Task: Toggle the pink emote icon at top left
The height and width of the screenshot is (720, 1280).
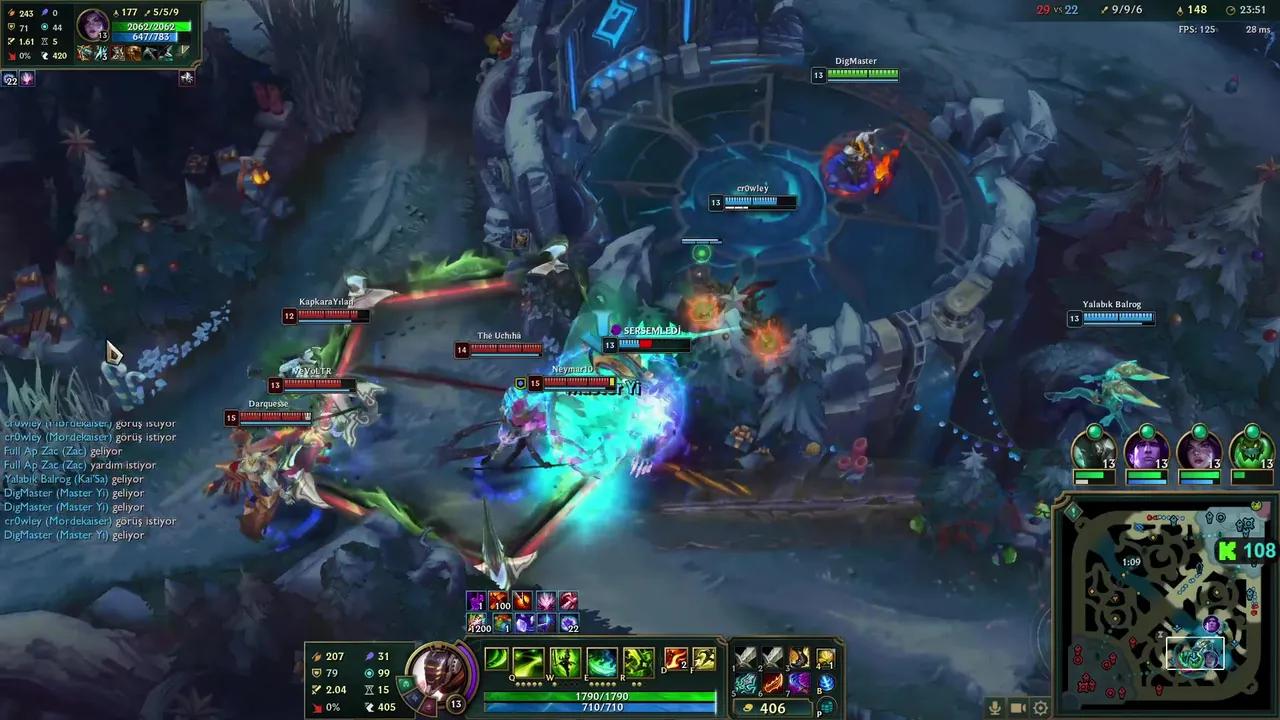Action: (x=27, y=78)
